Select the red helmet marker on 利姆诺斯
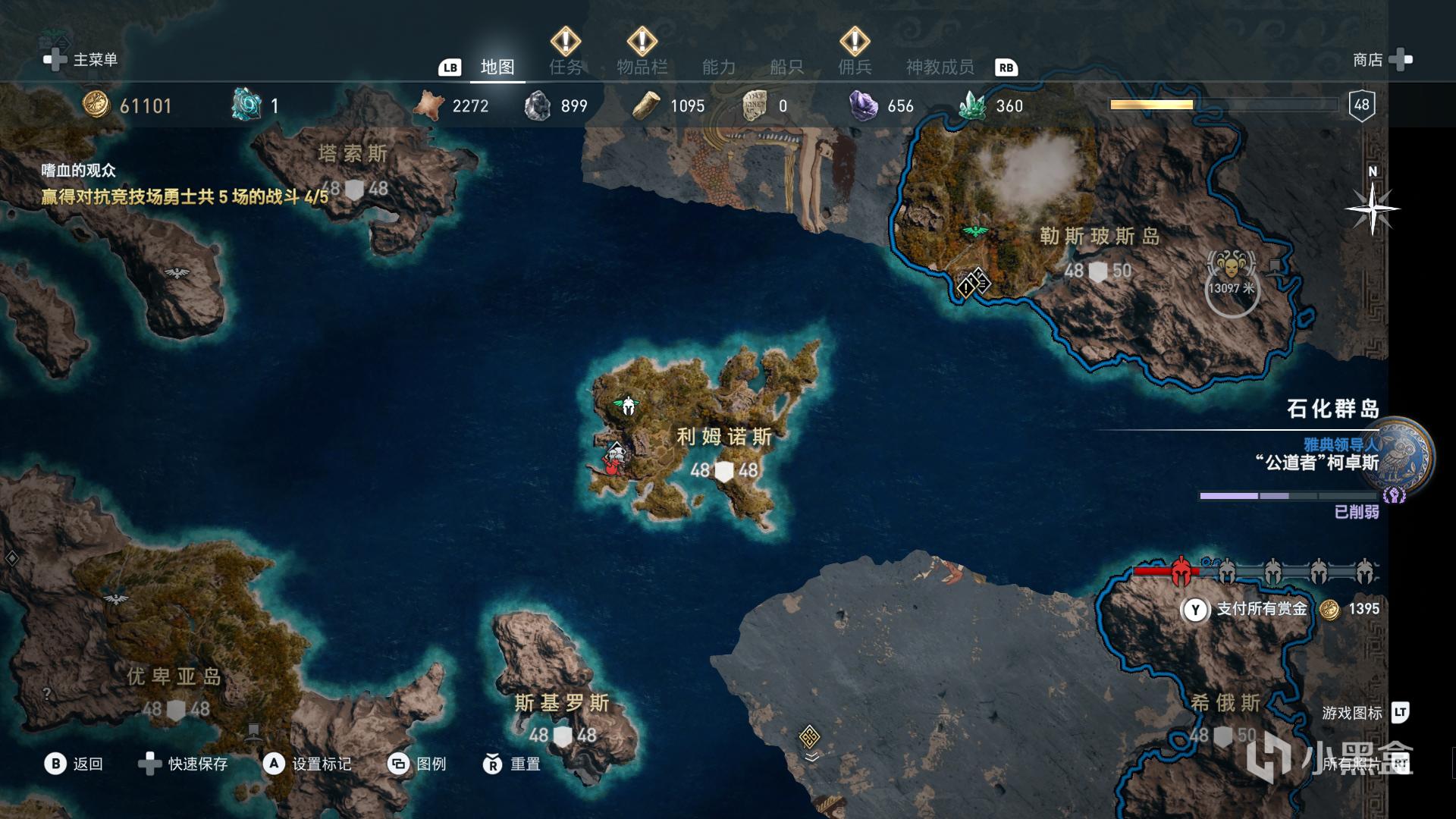 [613, 460]
